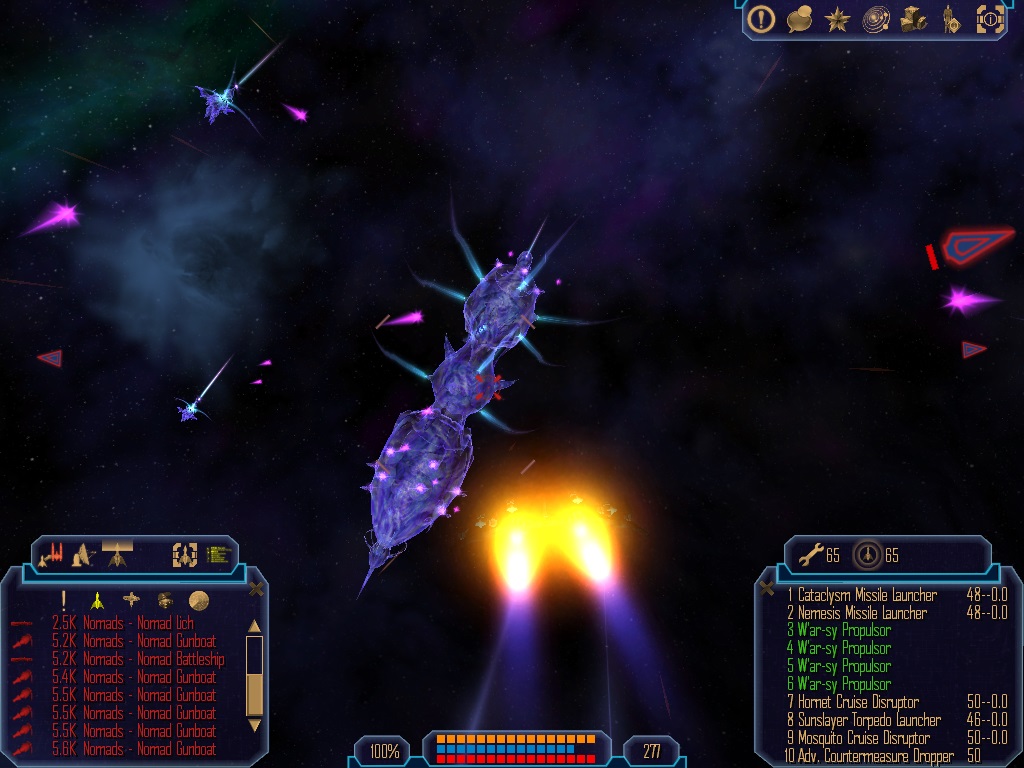Open the player status figure icon
Screen dimensions: 1024x768
click(949, 18)
